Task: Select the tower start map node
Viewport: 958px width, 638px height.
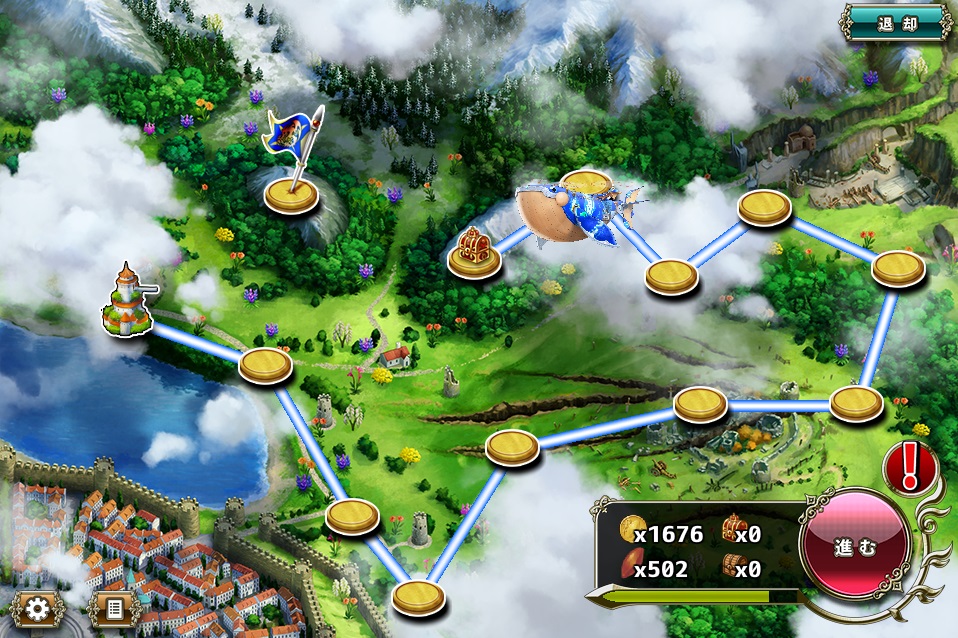Action: pos(127,301)
